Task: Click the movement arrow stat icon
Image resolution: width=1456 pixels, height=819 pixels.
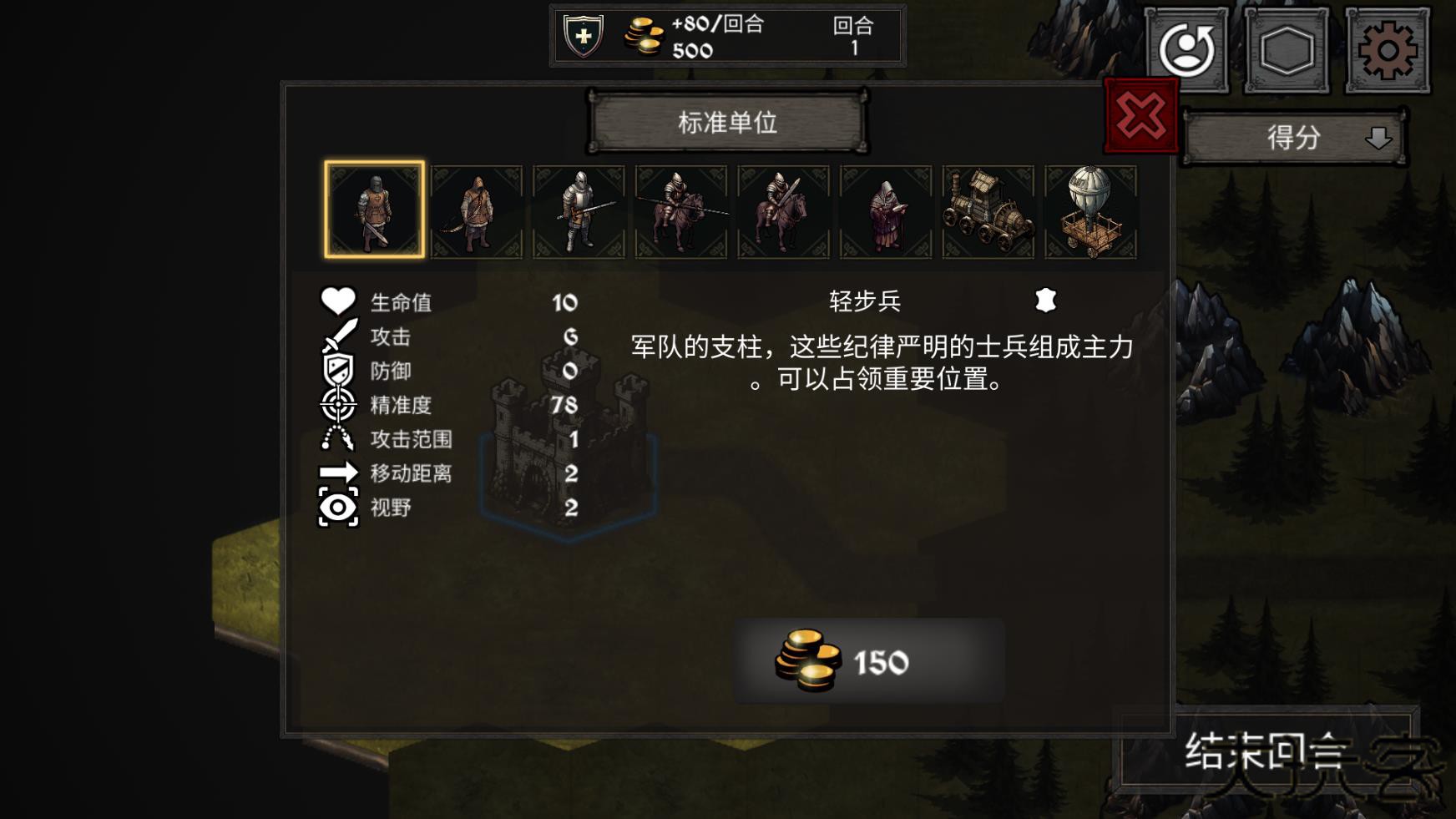Action: click(x=339, y=473)
